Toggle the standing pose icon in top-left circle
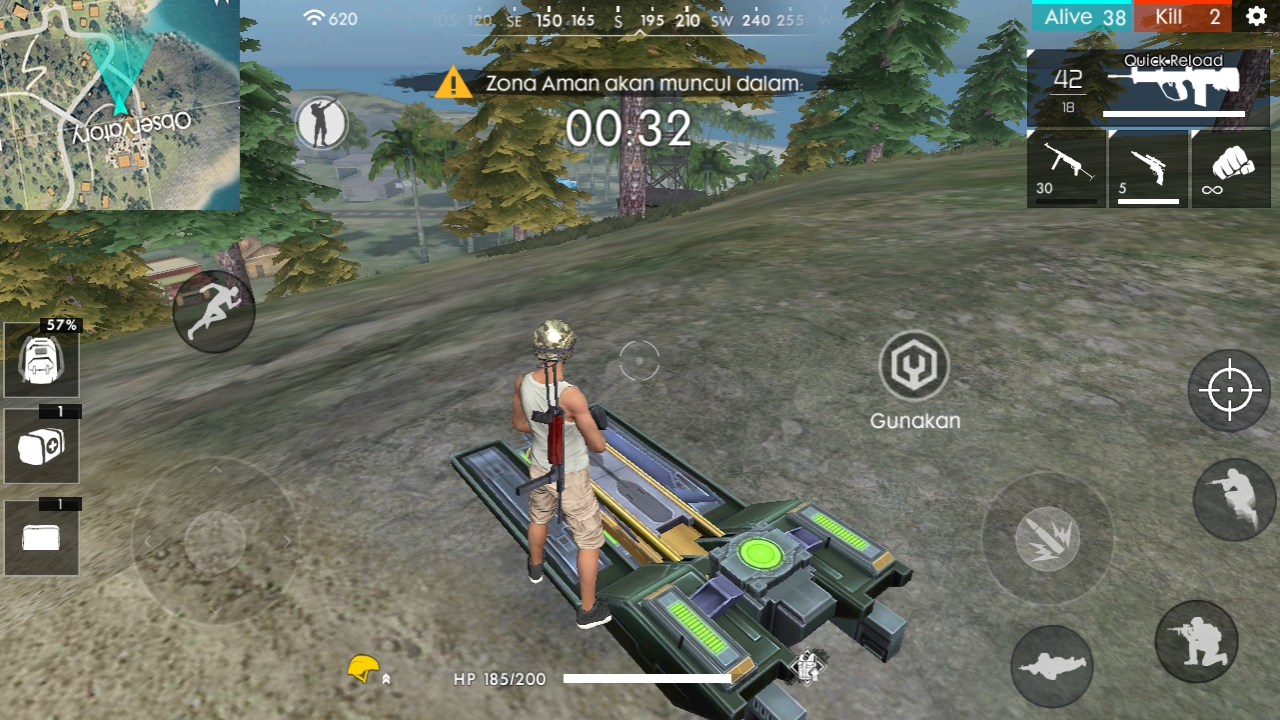 point(322,123)
